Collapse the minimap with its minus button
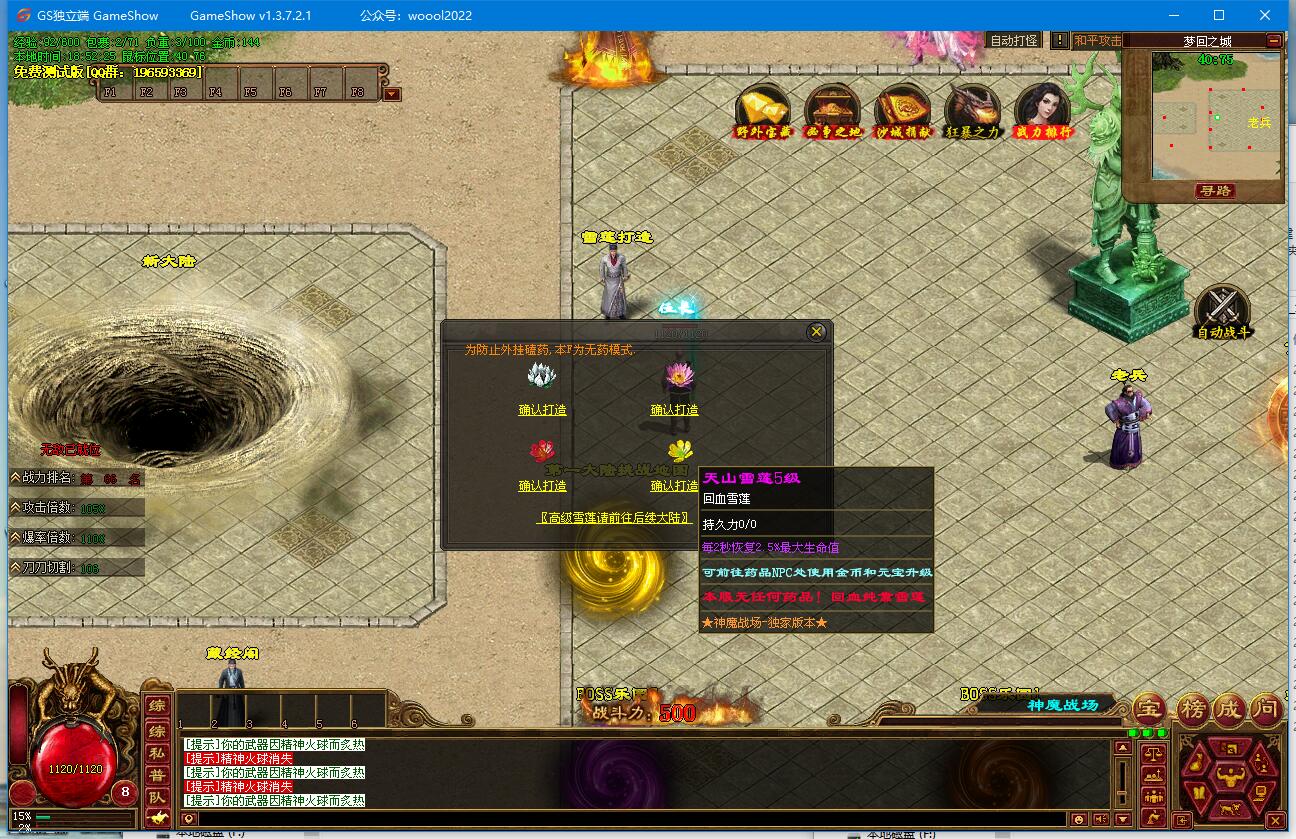1296x839 pixels. tap(1274, 41)
